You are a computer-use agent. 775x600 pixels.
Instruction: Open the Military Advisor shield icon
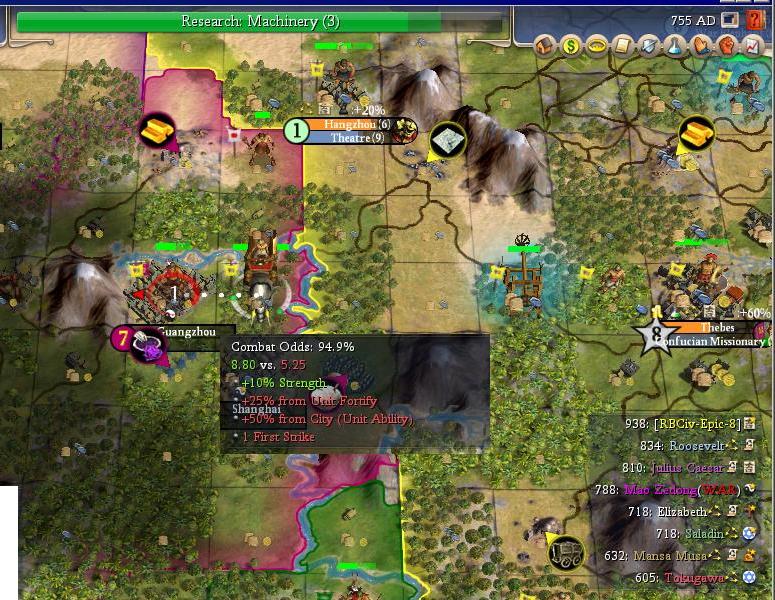648,45
